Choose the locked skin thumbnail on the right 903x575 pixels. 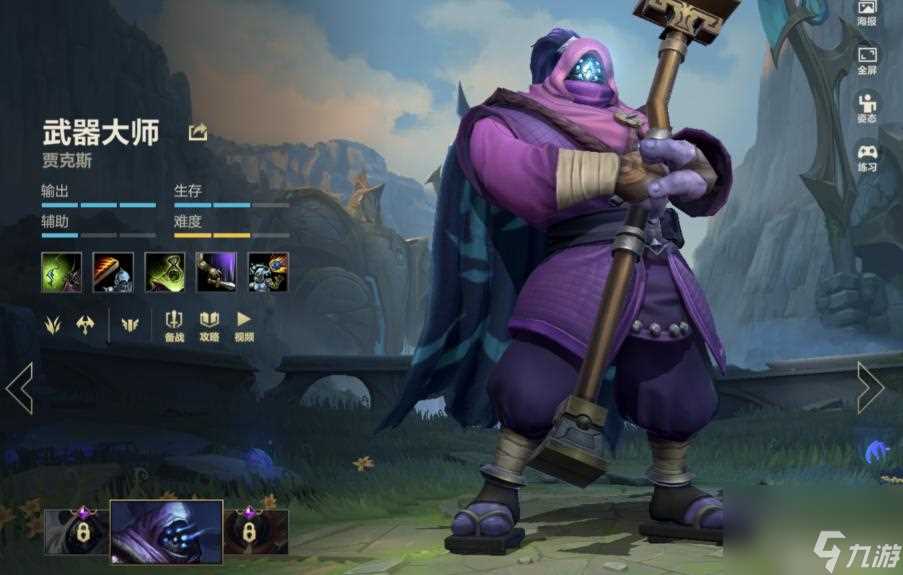coord(256,531)
